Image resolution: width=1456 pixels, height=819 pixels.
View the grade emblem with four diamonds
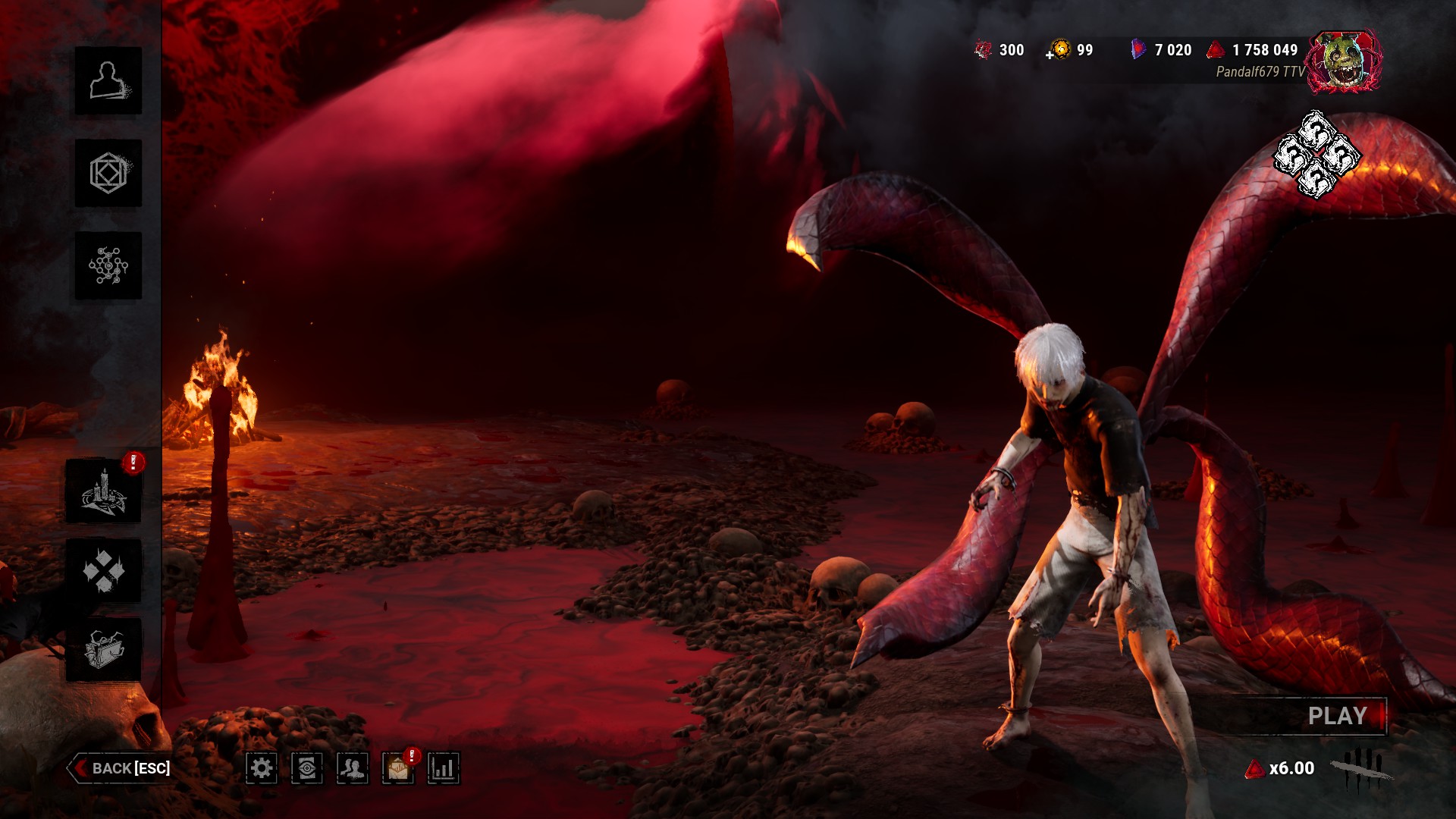pos(1316,155)
